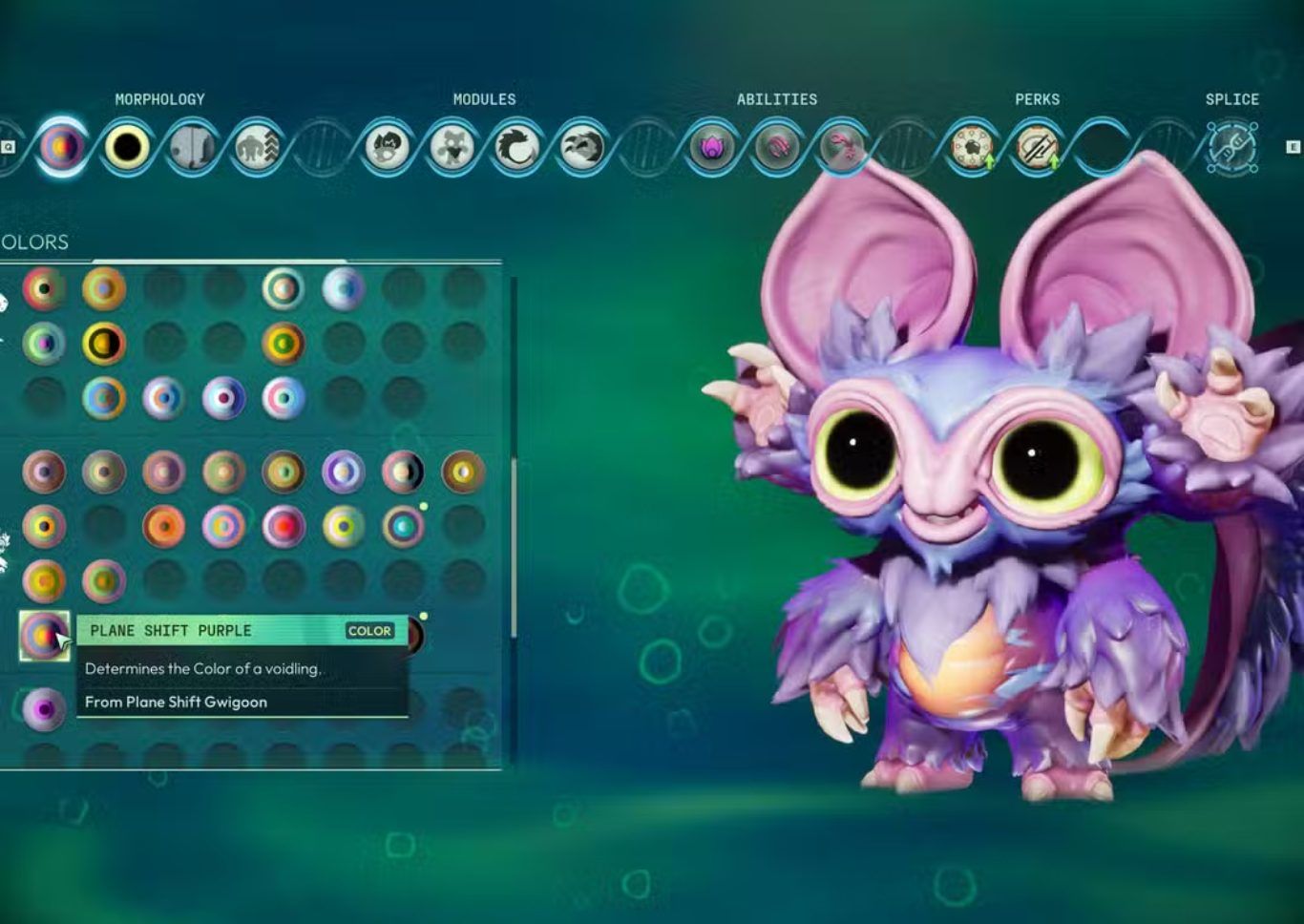1304x924 pixels.
Task: Open the black eye morphology slot
Action: 127,147
